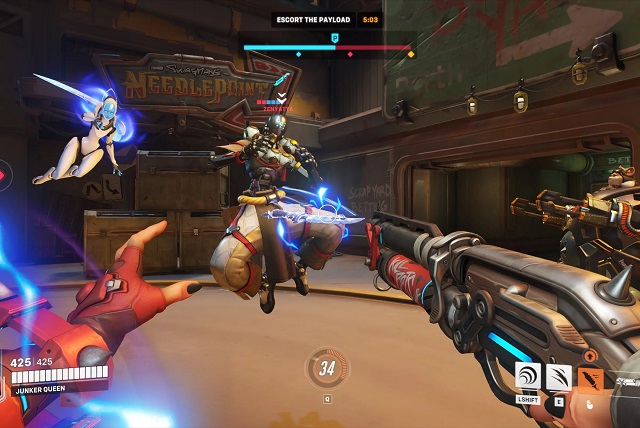Select the orange Jagged Blade knife icon

tap(591, 379)
